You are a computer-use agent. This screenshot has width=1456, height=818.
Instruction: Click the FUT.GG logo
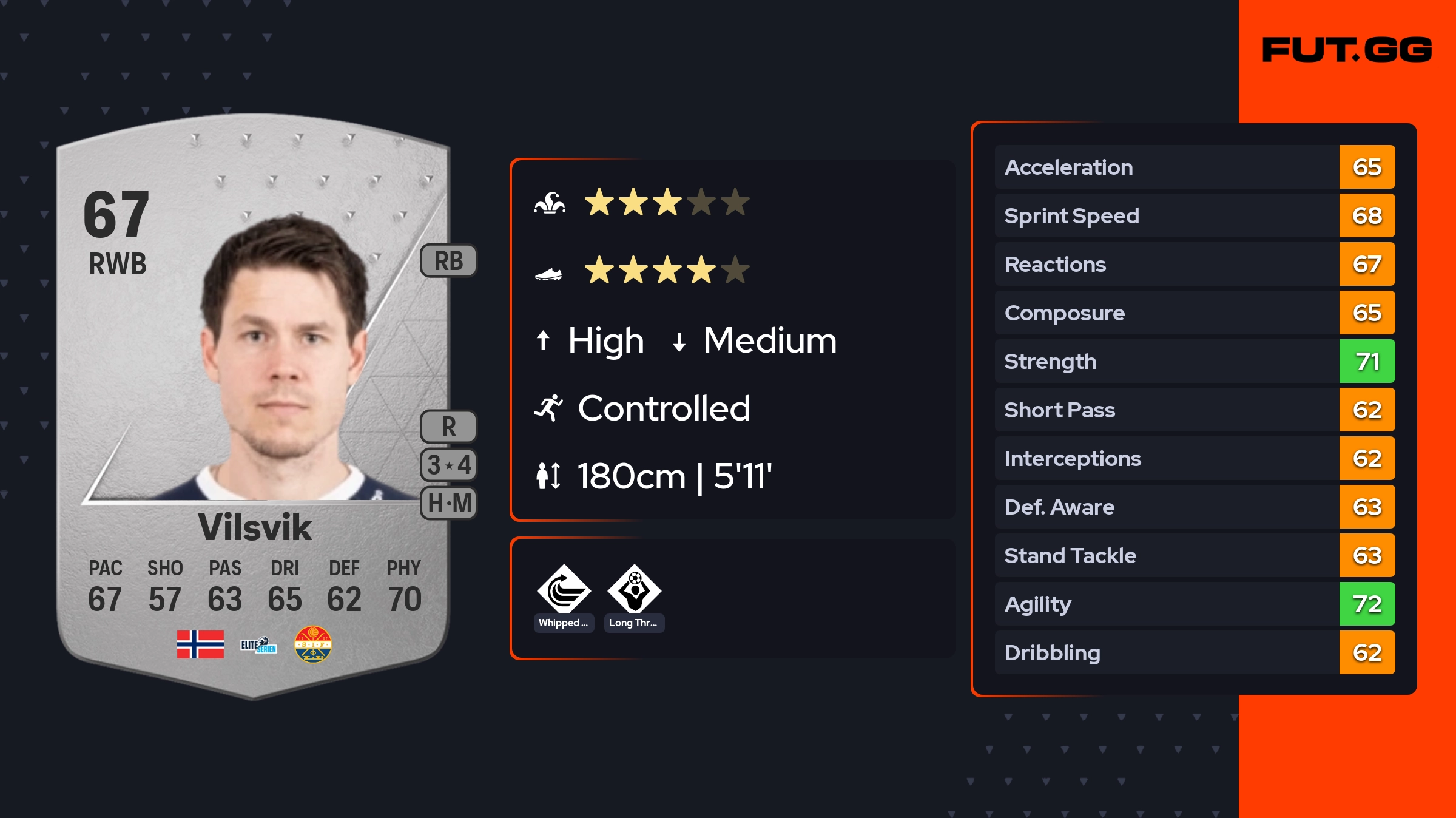click(1347, 50)
